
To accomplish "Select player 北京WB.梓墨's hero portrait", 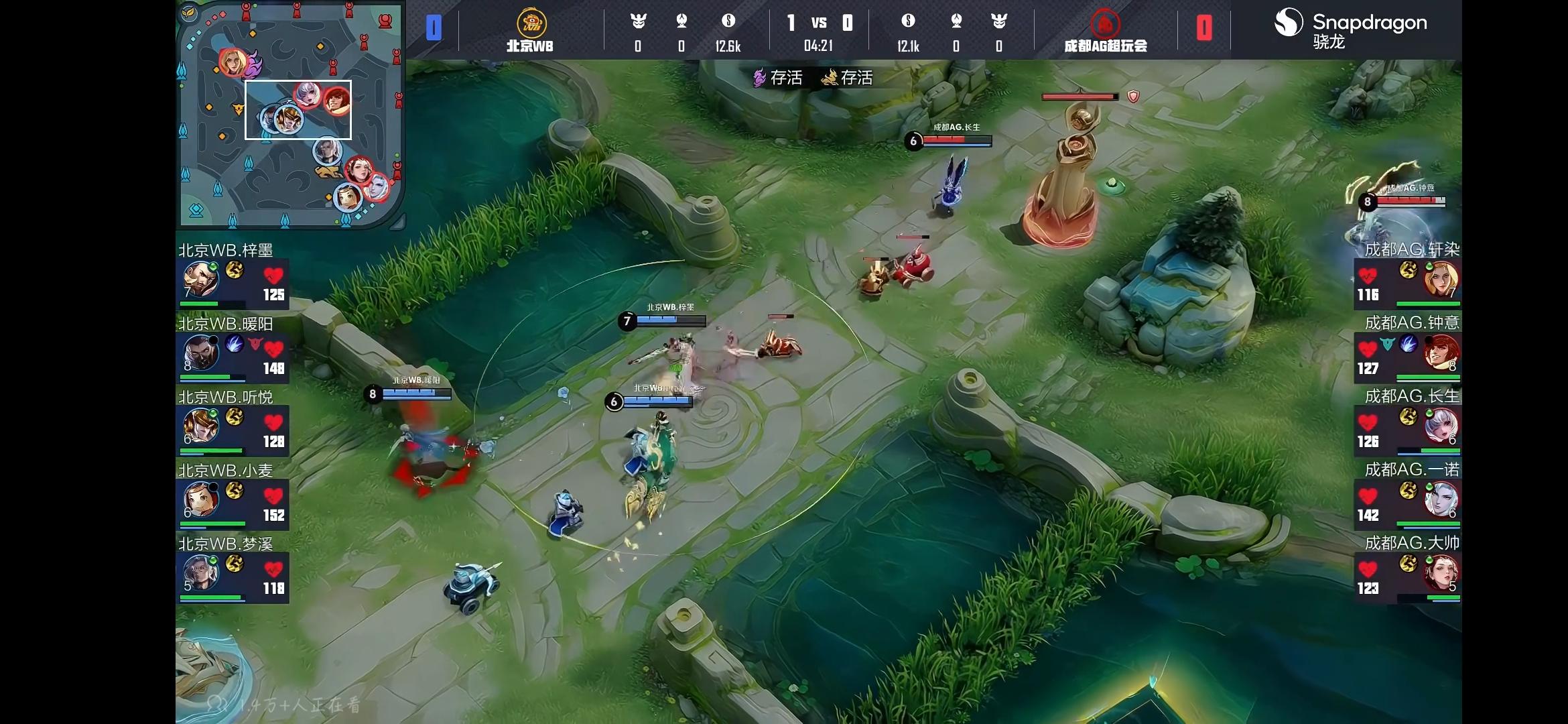I will [x=201, y=280].
